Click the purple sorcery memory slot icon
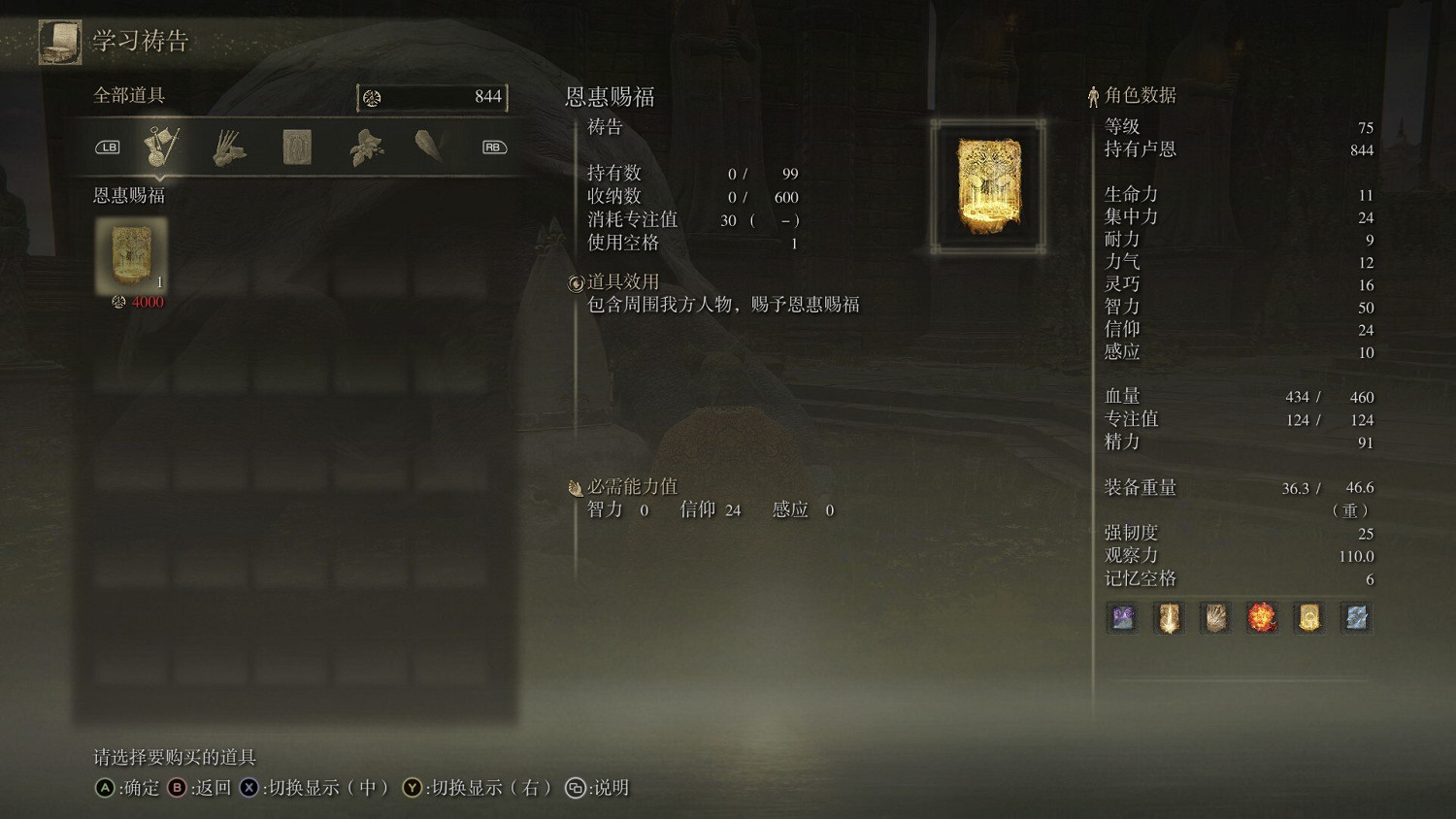Screen dimensions: 1456x819 tap(1121, 618)
